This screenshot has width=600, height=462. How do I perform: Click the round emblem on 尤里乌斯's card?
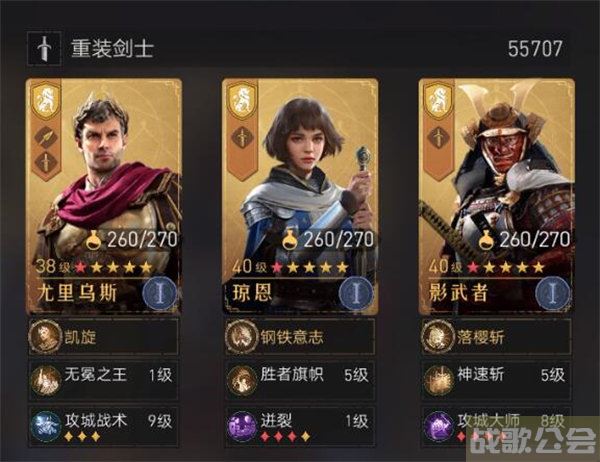(x=160, y=294)
